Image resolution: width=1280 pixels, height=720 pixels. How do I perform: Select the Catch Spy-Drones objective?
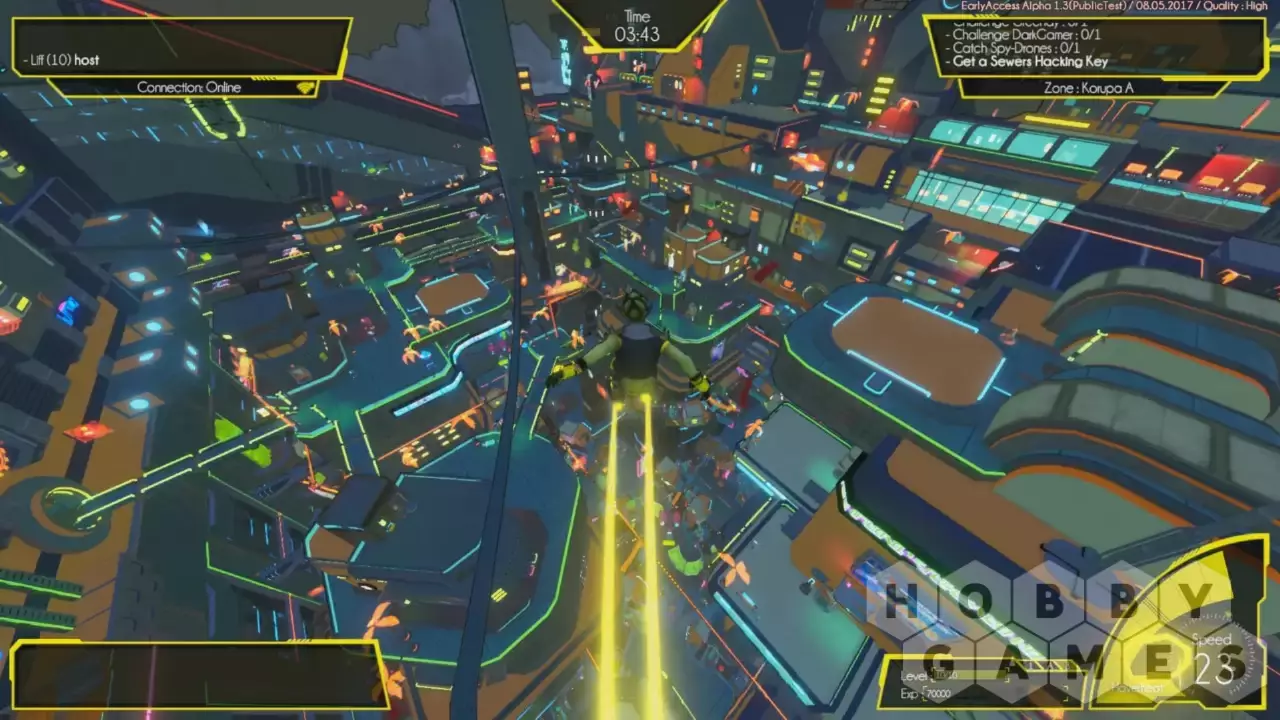point(1016,47)
